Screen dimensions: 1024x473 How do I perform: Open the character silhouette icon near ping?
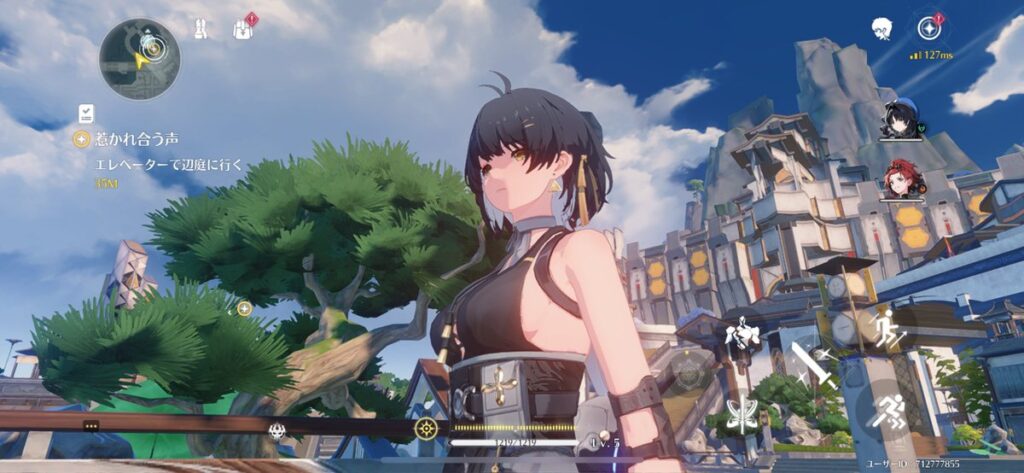(881, 28)
